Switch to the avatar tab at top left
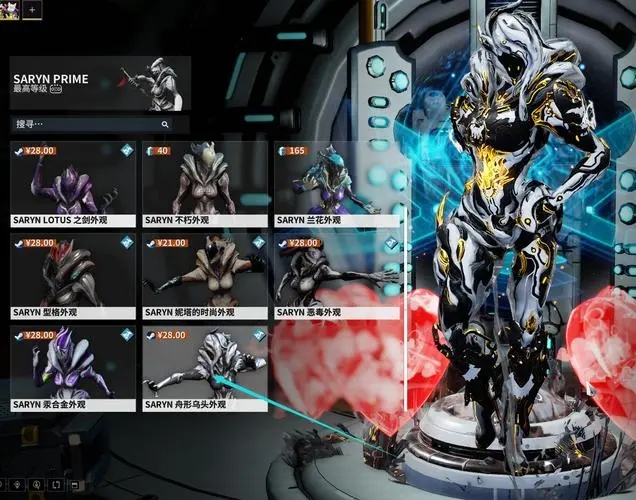The height and width of the screenshot is (500, 636). pos(11,8)
